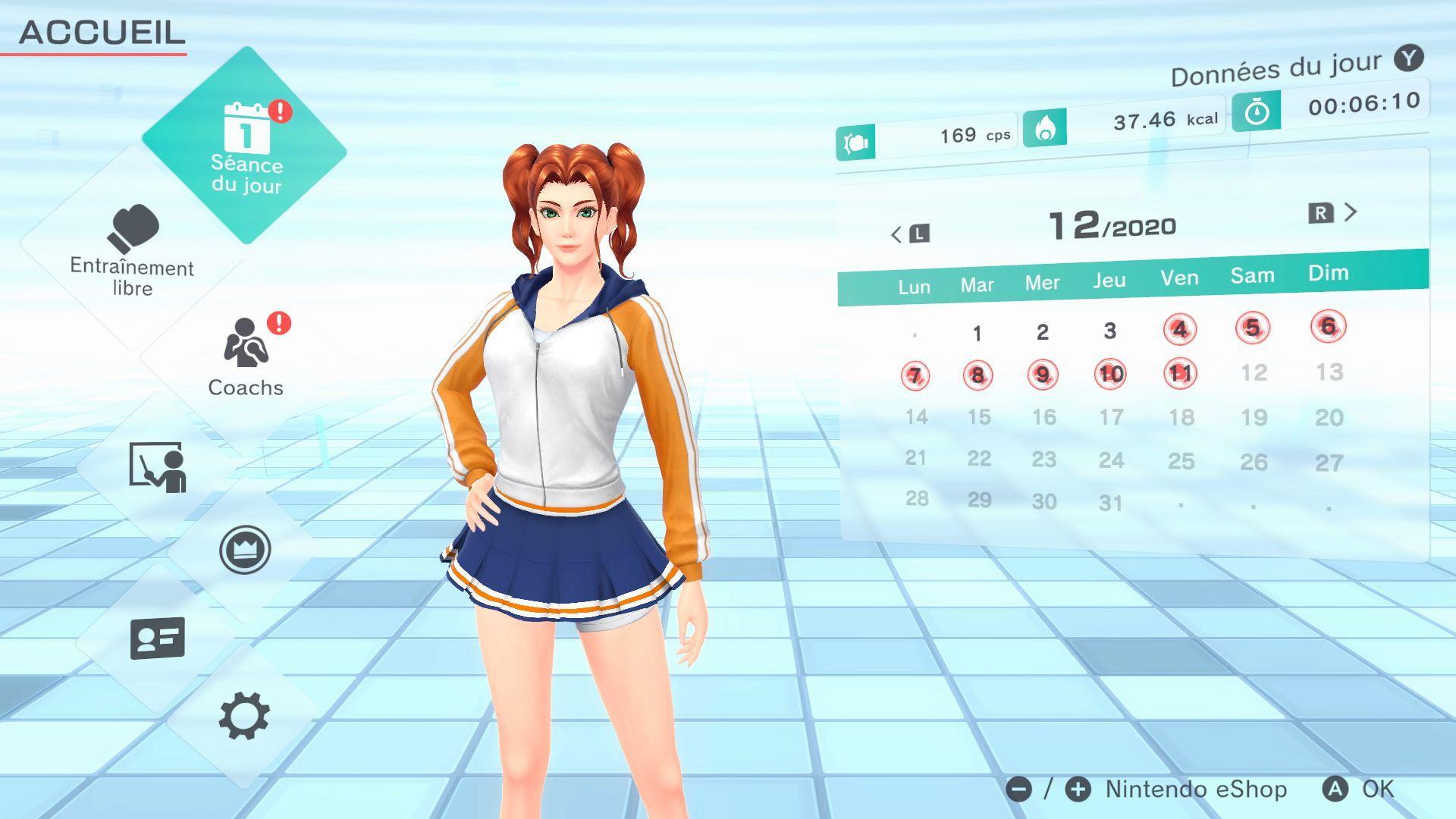The width and height of the screenshot is (1456, 819).
Task: Click the Coachs notification alert badge
Action: (x=279, y=325)
